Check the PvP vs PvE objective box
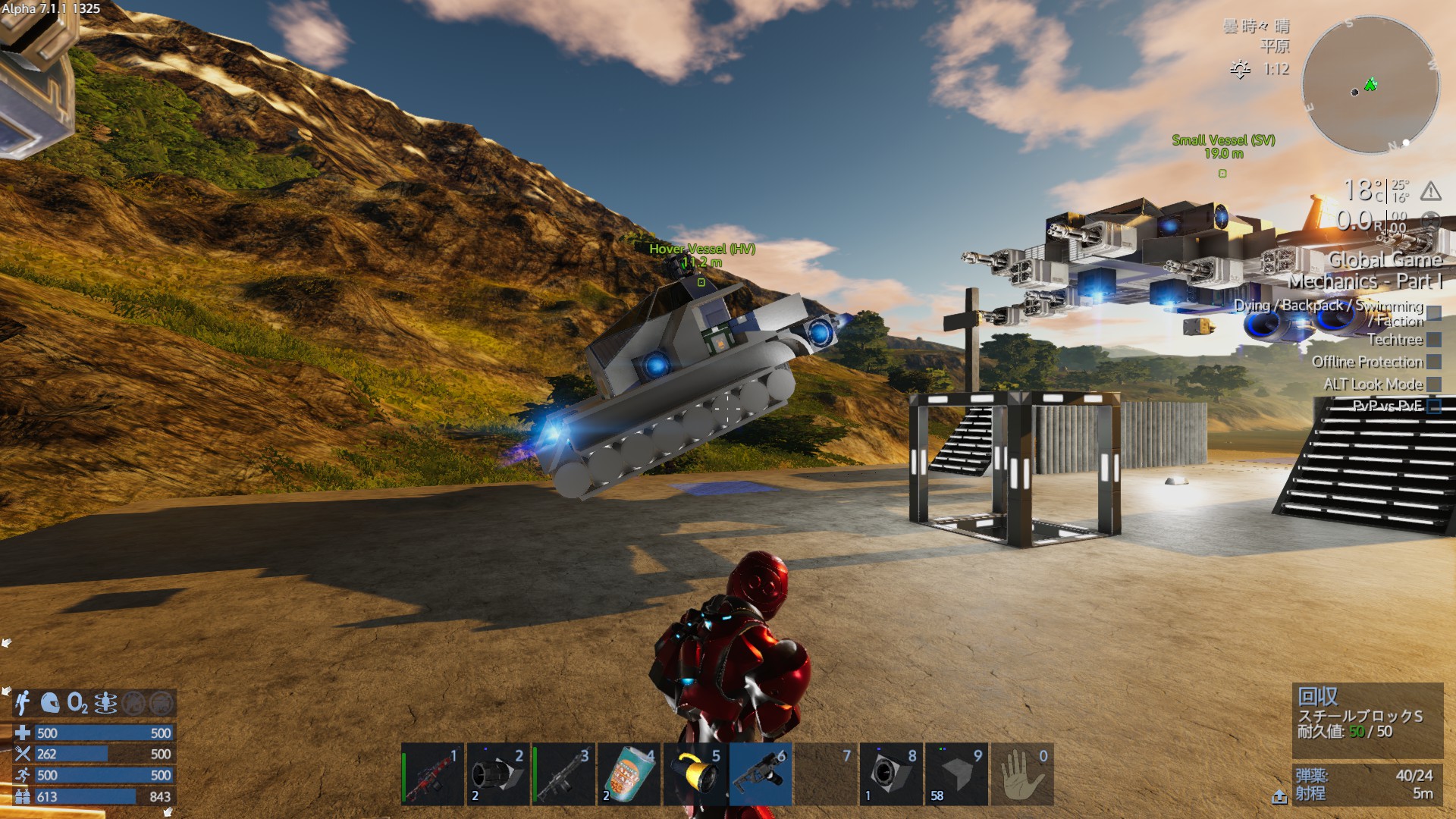 1433,406
